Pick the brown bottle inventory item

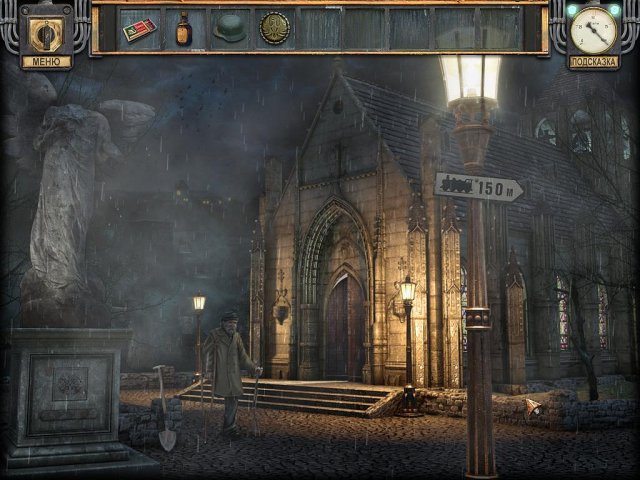[184, 29]
